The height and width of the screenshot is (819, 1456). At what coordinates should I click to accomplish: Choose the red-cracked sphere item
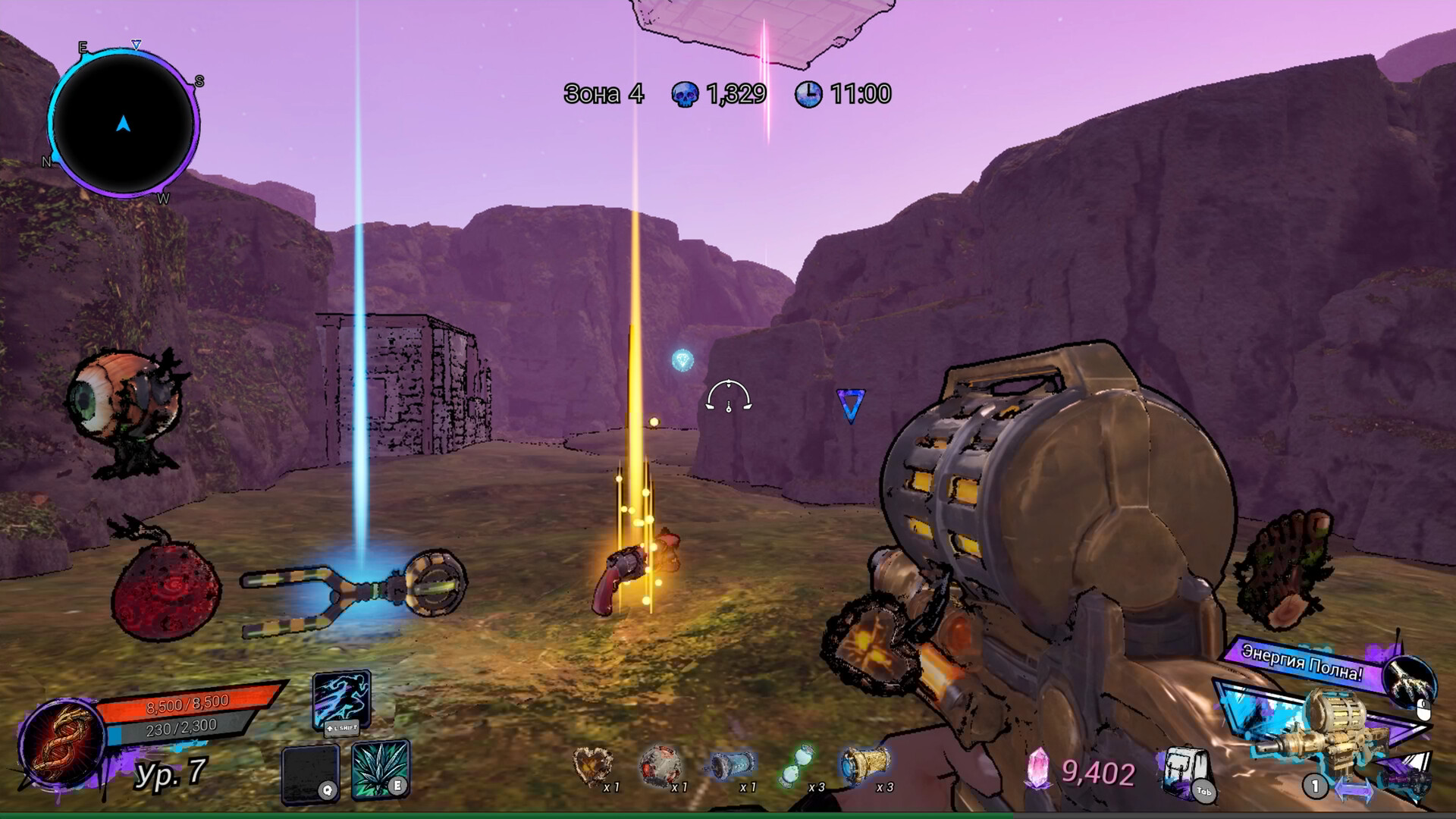point(660,766)
